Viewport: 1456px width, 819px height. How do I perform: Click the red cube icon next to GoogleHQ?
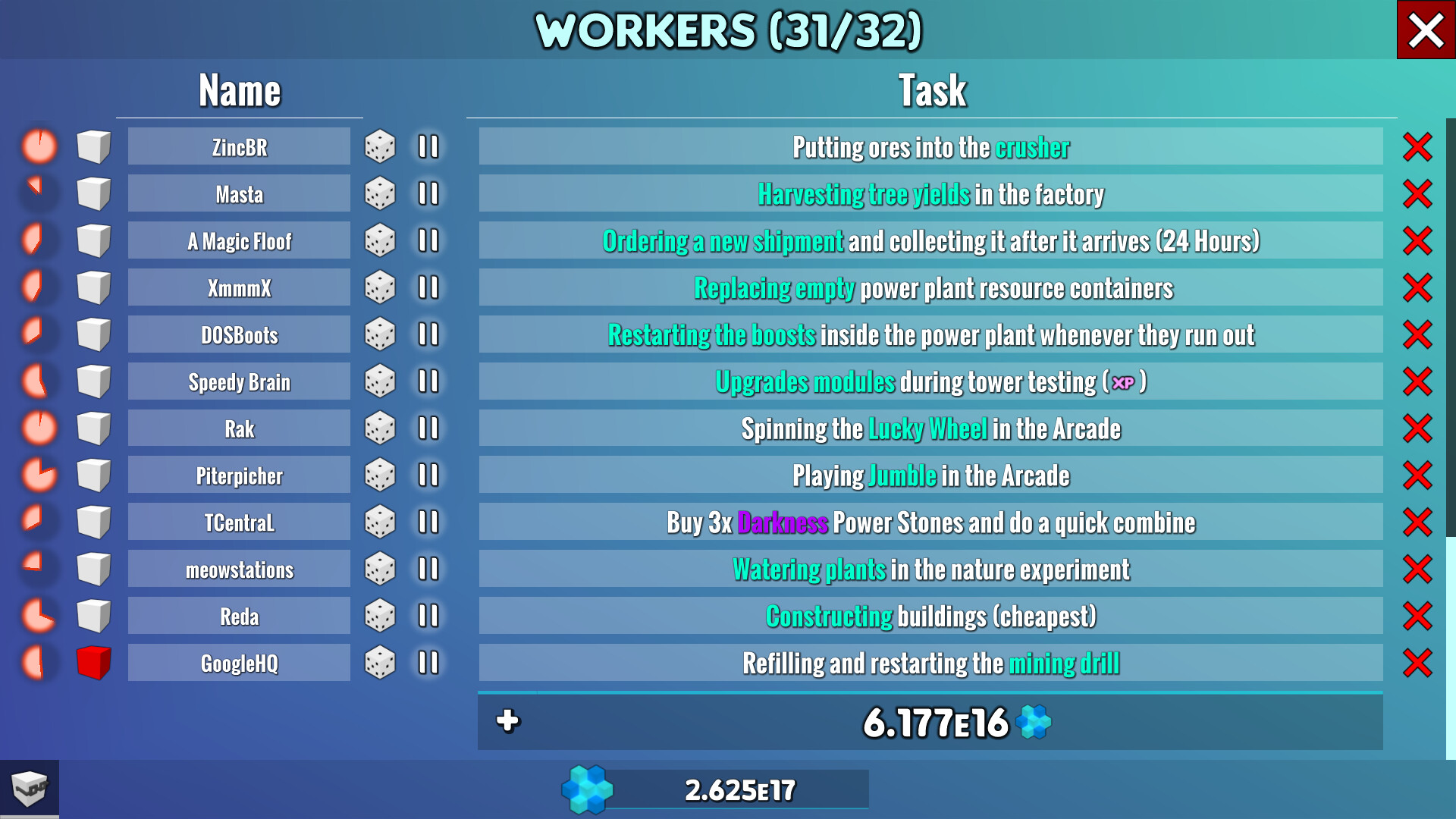pos(93,662)
